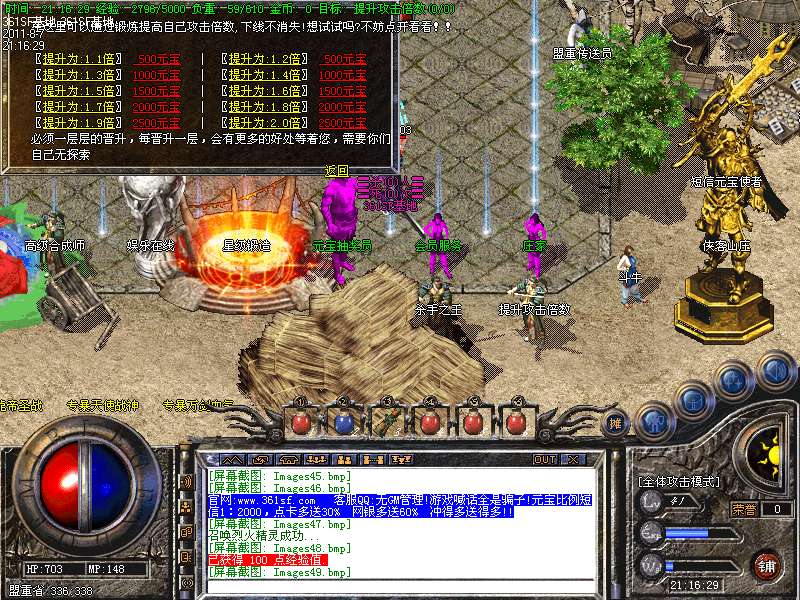Toggle the shout channel icon left of chat

coord(186,481)
